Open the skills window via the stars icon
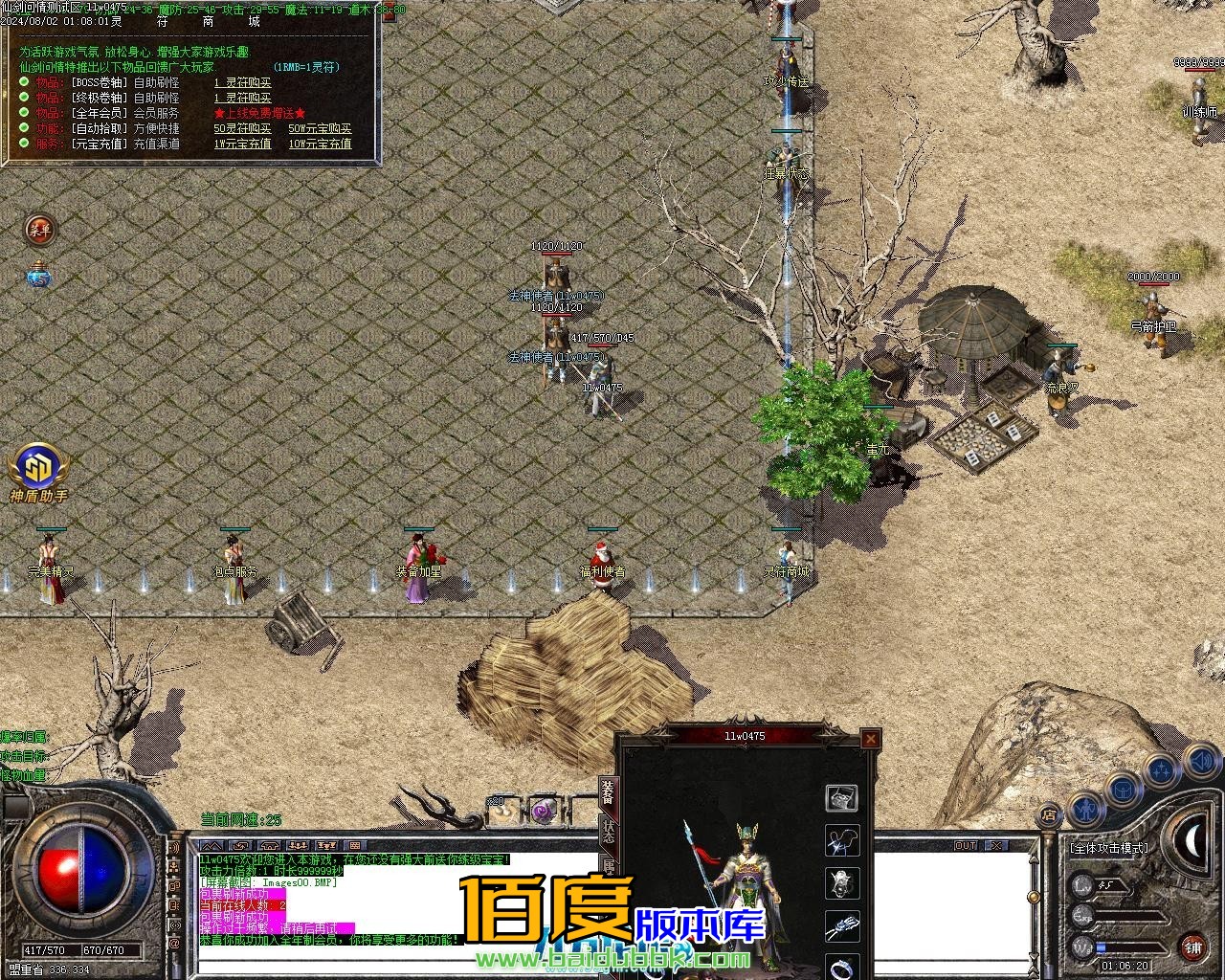The width and height of the screenshot is (1225, 980). click(x=1159, y=768)
